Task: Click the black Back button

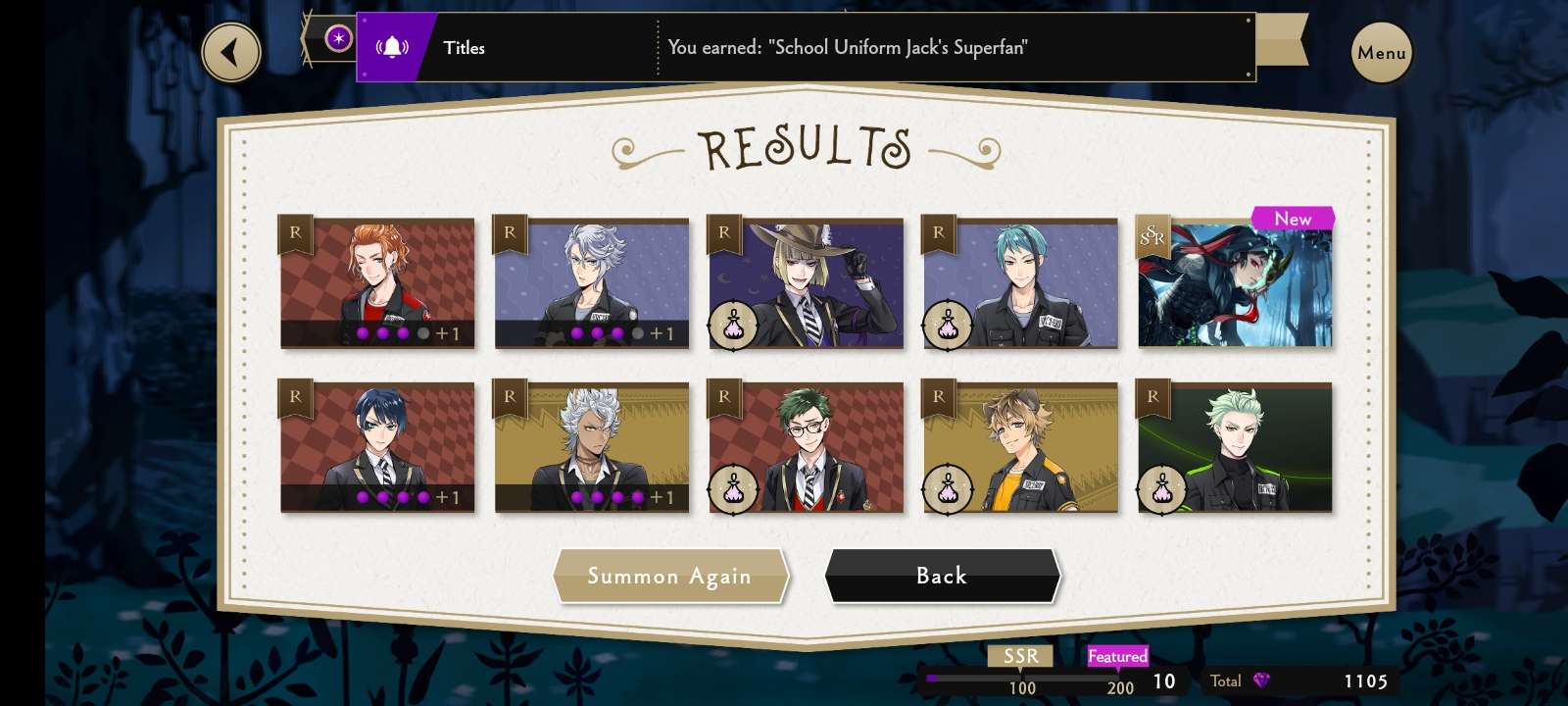Action: point(942,576)
